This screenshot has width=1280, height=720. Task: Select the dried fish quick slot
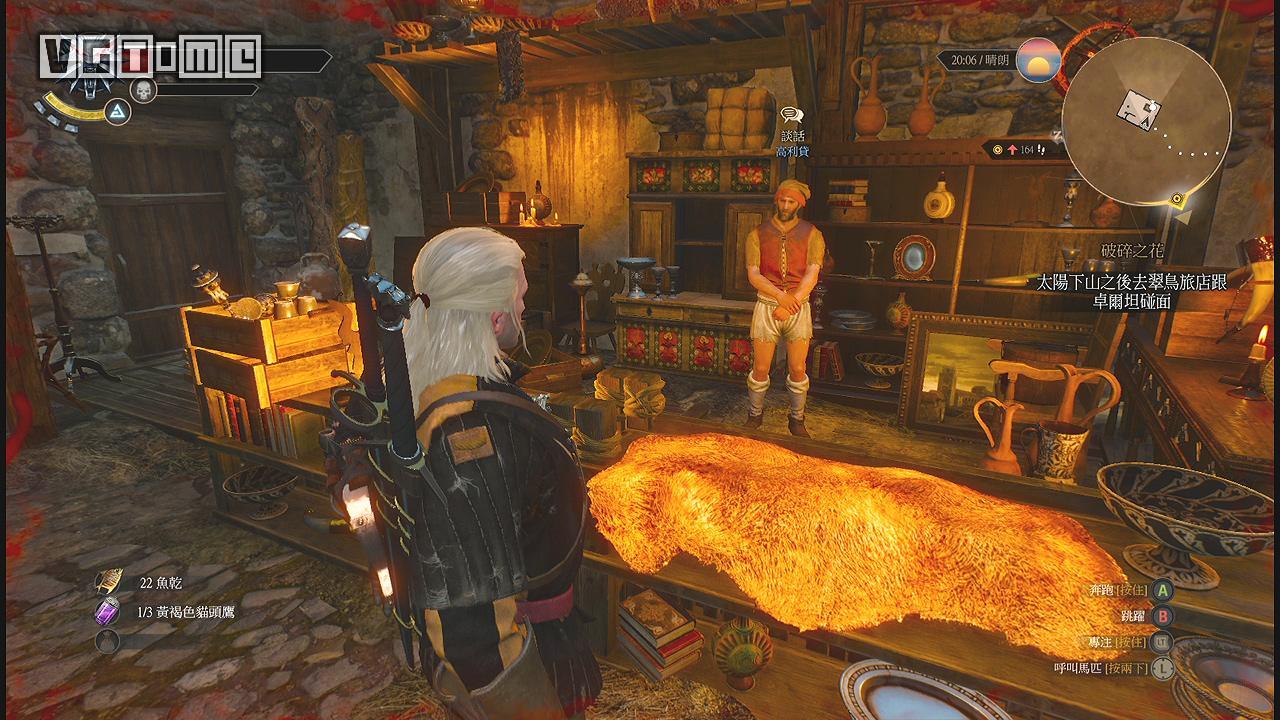[x=108, y=582]
